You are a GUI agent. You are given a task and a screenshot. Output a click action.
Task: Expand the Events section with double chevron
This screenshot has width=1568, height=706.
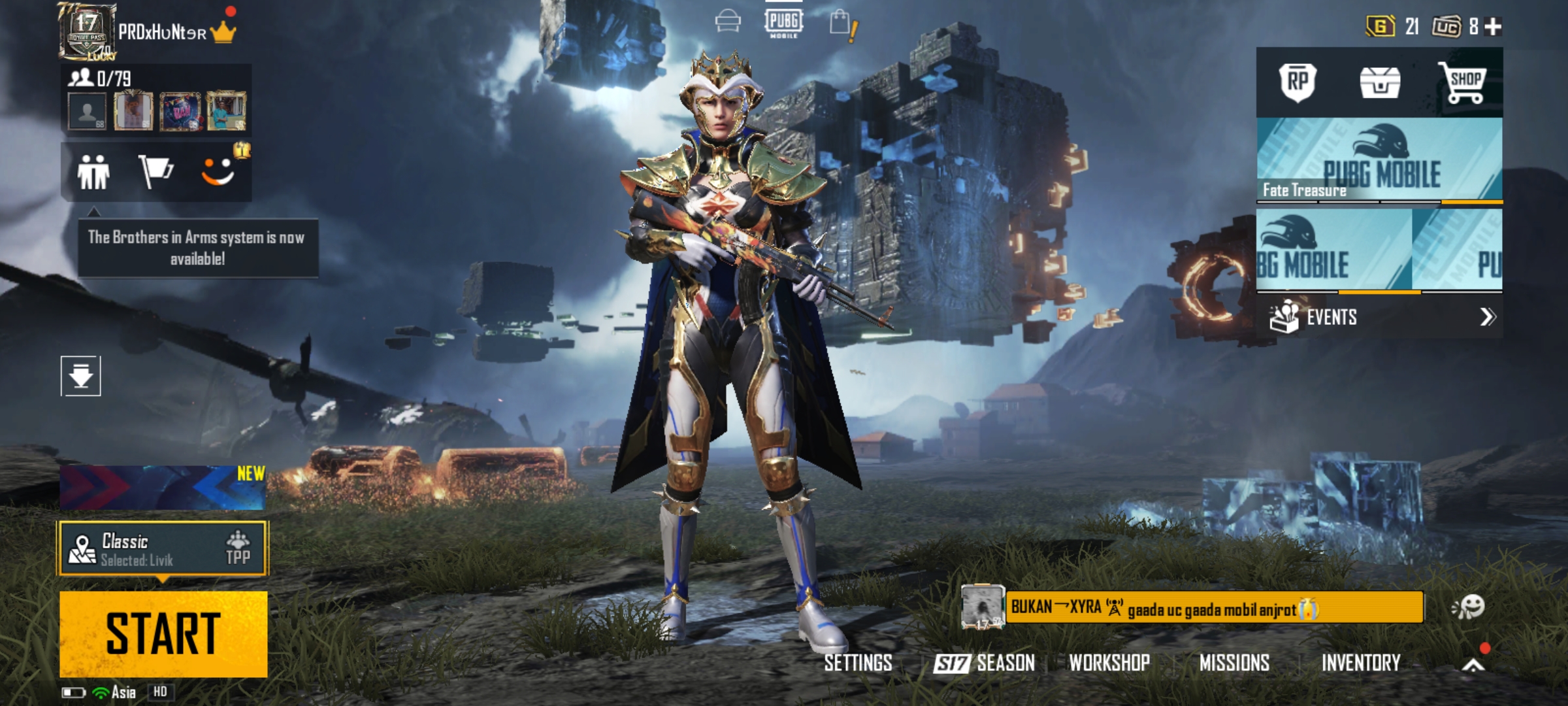point(1487,316)
